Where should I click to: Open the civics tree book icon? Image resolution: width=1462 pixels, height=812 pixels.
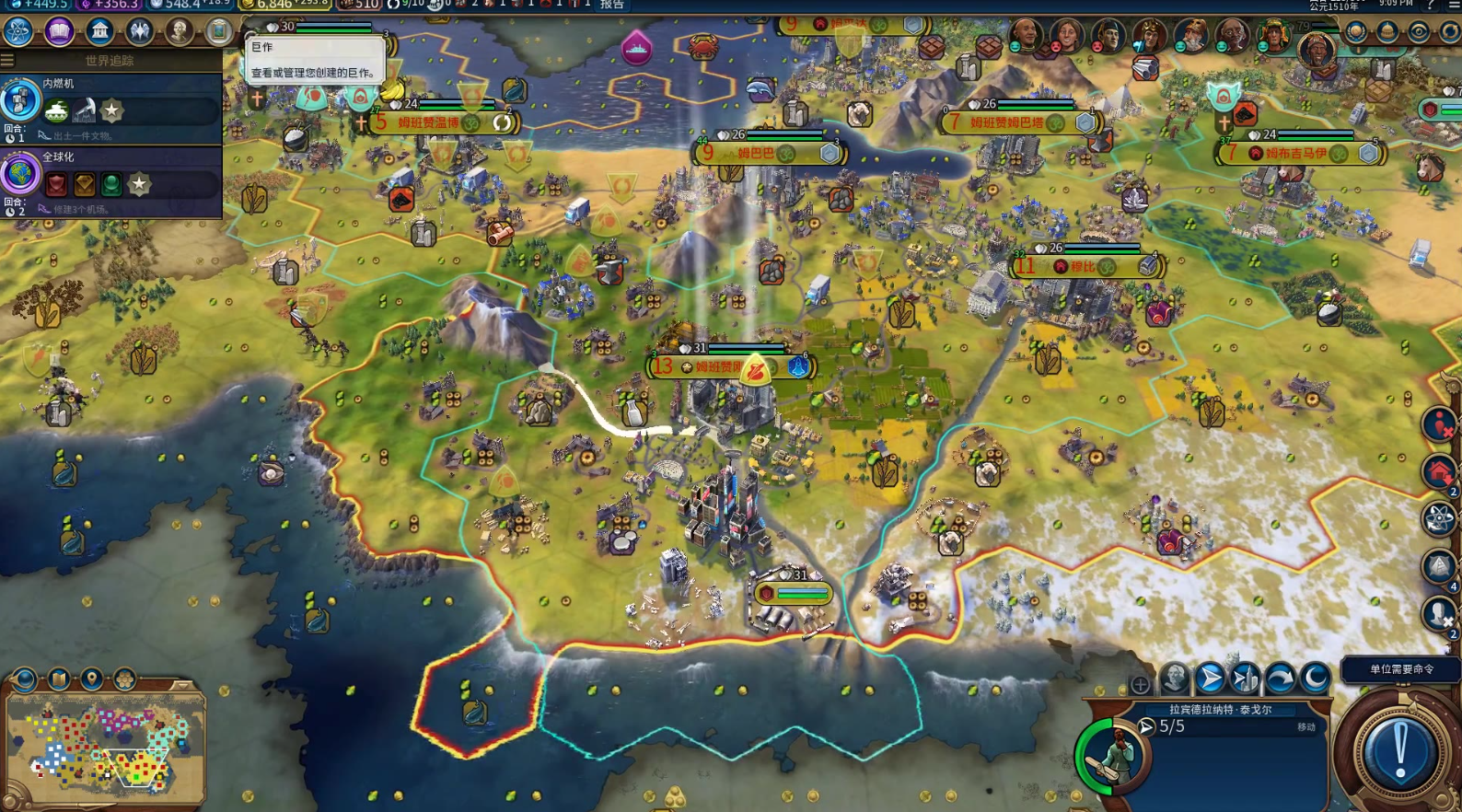[59, 31]
